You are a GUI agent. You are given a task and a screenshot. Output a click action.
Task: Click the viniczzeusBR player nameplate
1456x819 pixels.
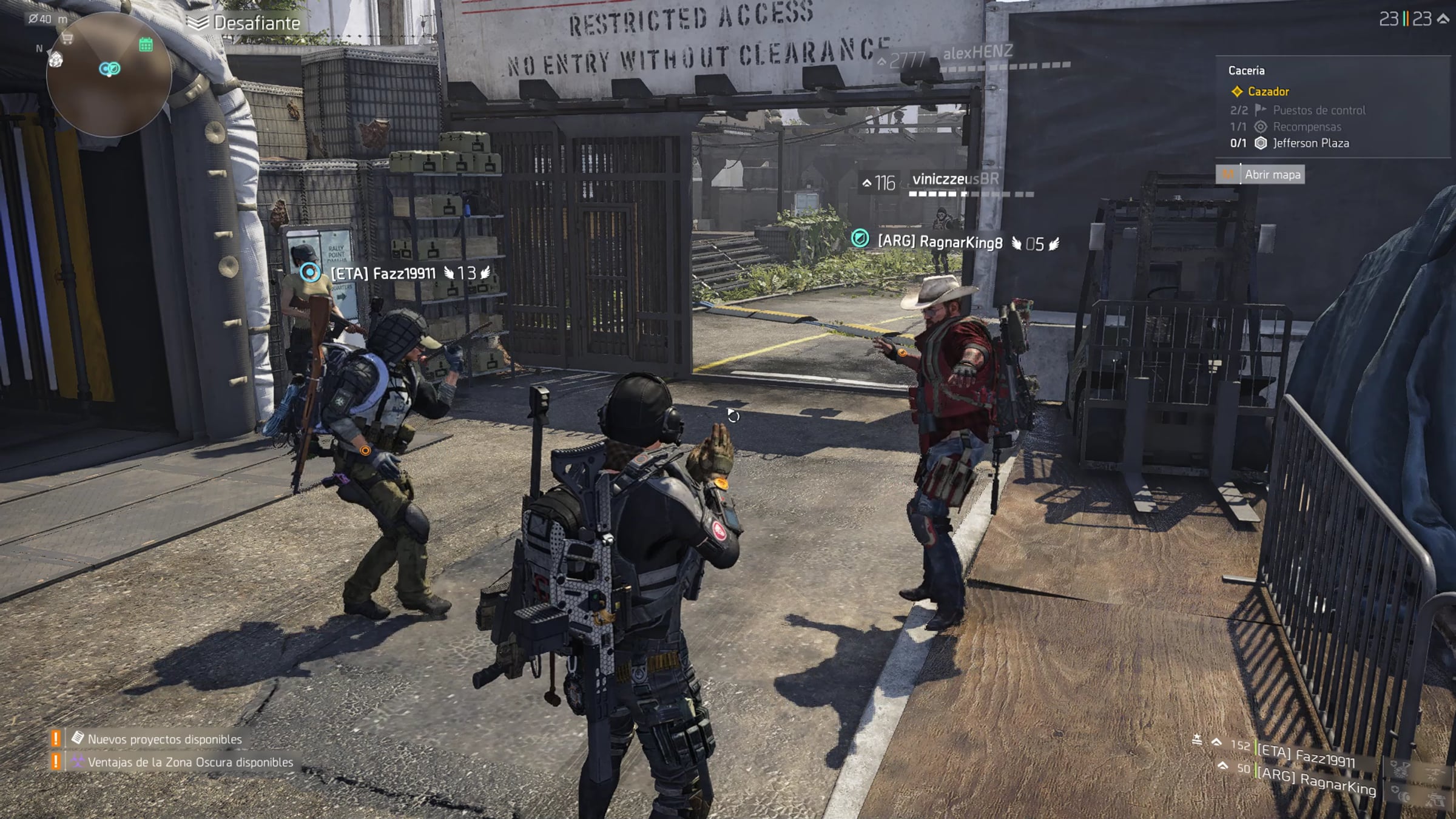pyautogui.click(x=955, y=179)
